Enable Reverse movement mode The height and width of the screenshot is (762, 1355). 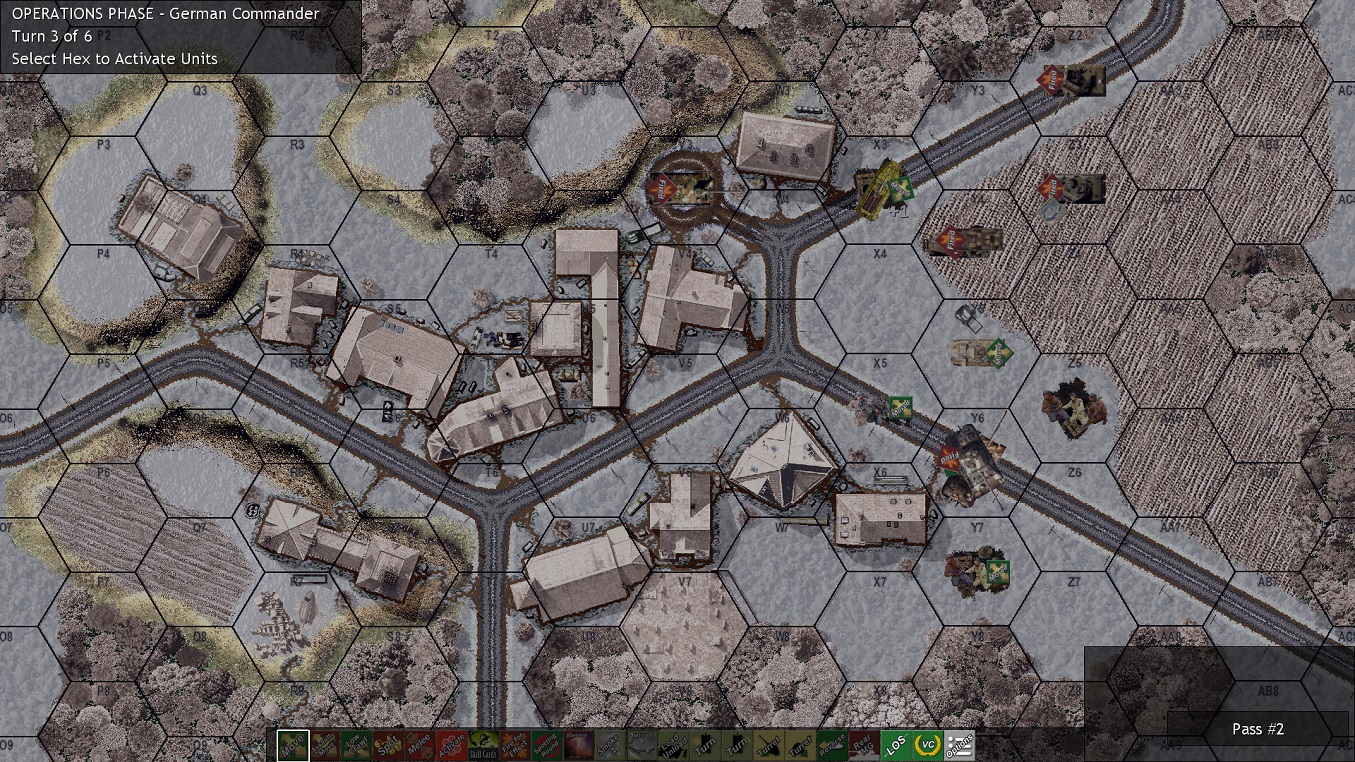pyautogui.click(x=832, y=745)
